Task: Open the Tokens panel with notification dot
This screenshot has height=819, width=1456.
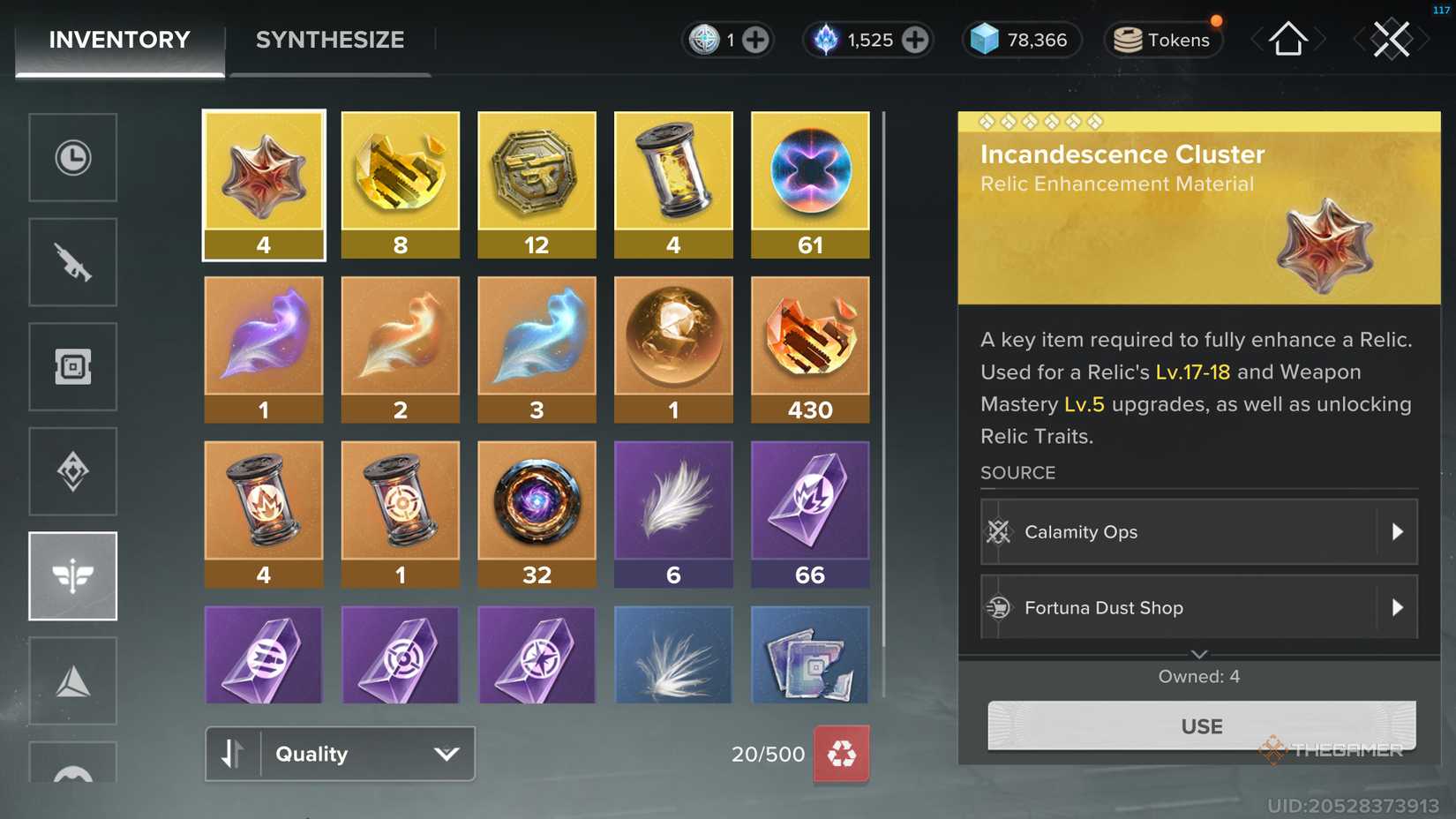Action: [x=1162, y=40]
